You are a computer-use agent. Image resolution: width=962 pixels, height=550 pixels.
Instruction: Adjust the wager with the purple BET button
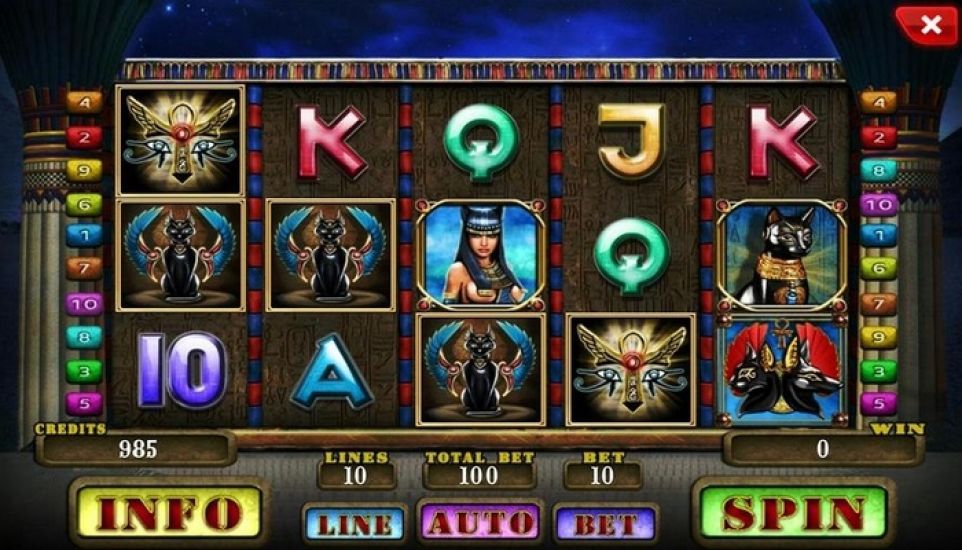pos(605,523)
